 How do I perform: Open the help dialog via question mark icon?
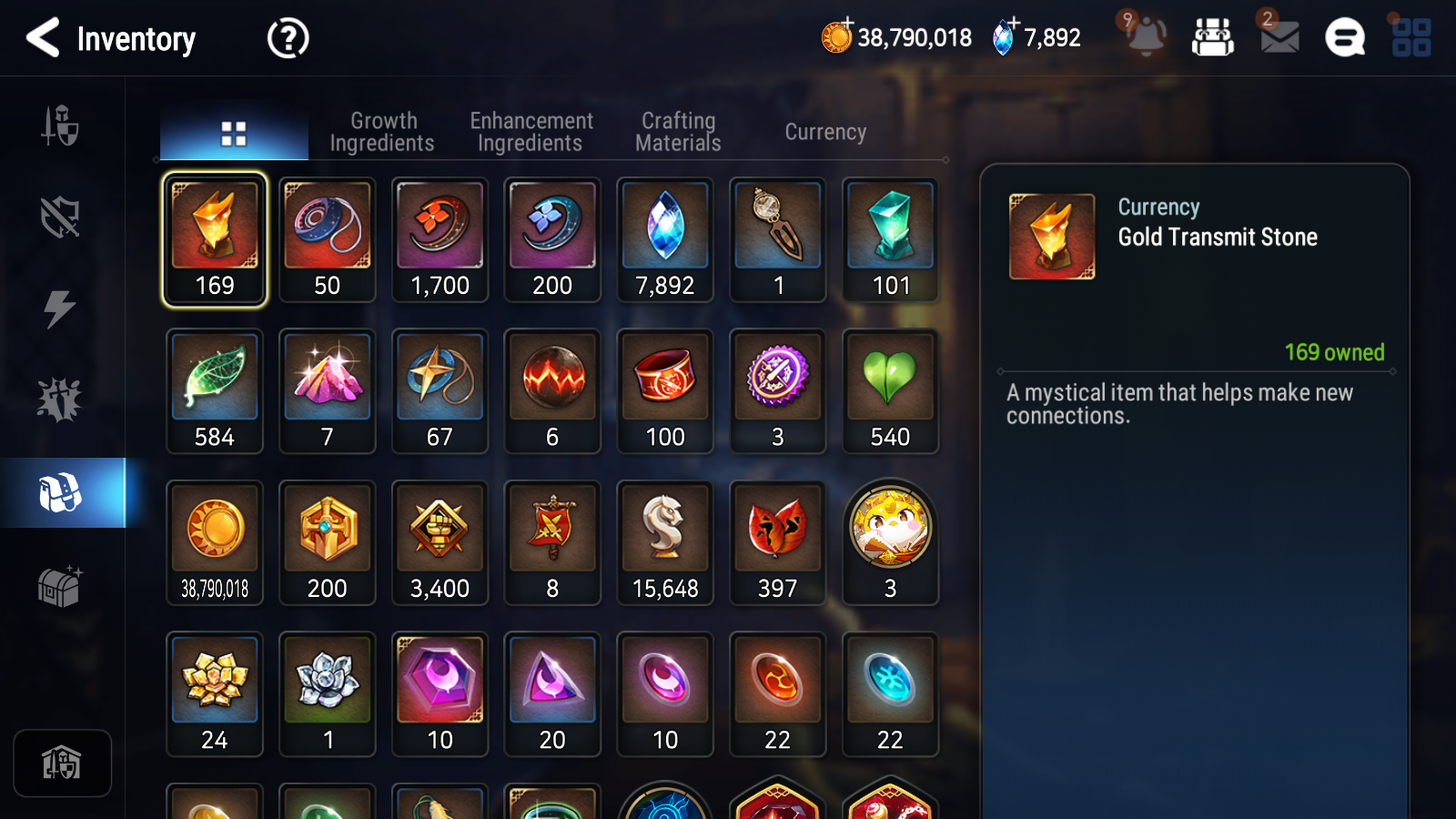(287, 37)
